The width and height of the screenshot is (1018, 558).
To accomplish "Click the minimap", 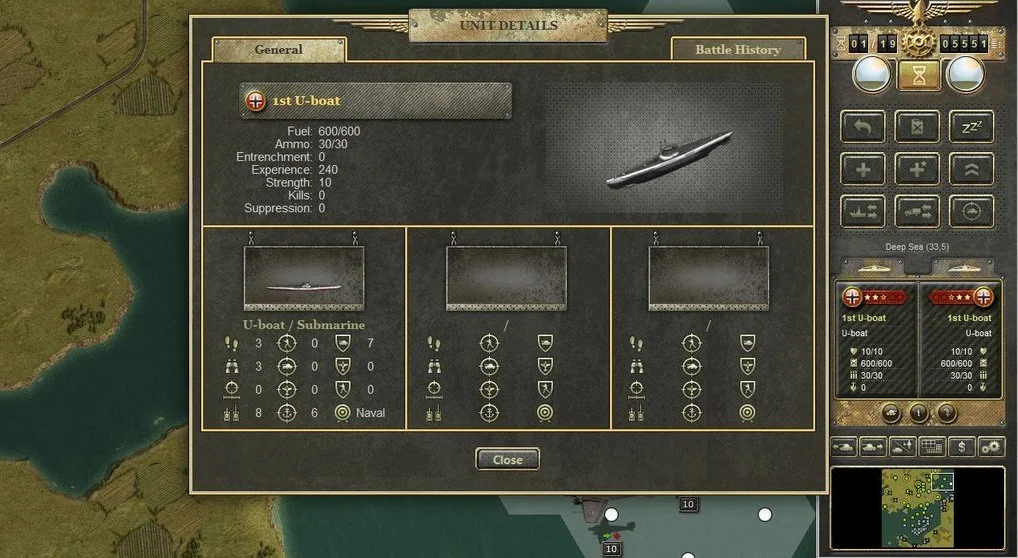I will point(917,508).
